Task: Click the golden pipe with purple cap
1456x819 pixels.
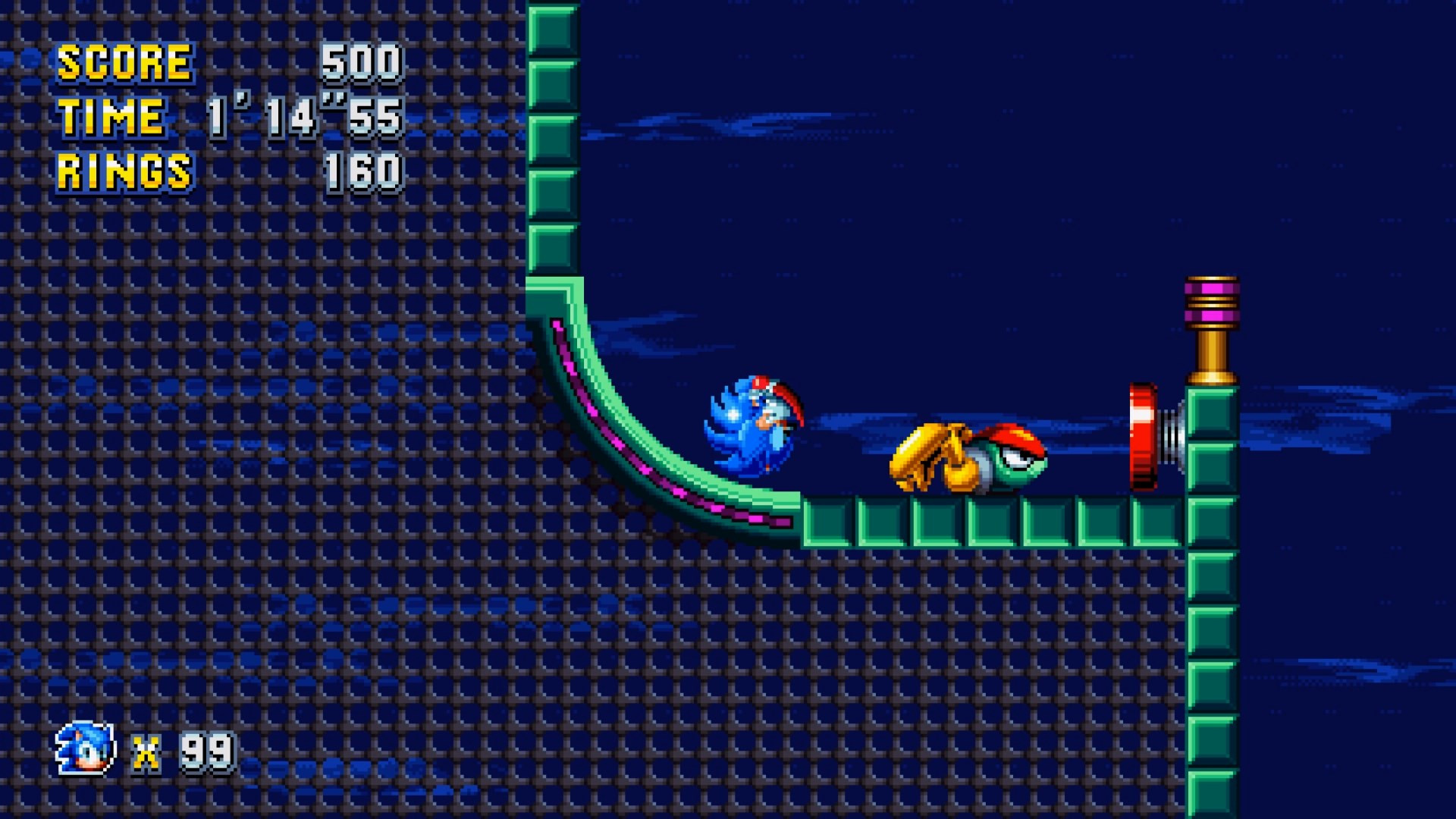Action: point(1212,326)
